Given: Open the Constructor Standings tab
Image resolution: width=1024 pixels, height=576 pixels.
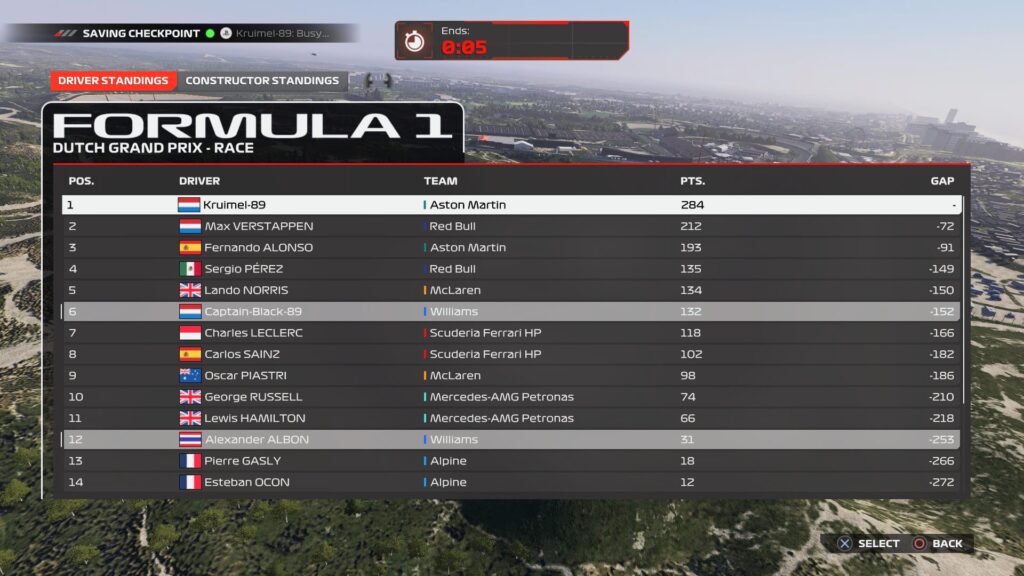Looking at the screenshot, I should click(262, 81).
